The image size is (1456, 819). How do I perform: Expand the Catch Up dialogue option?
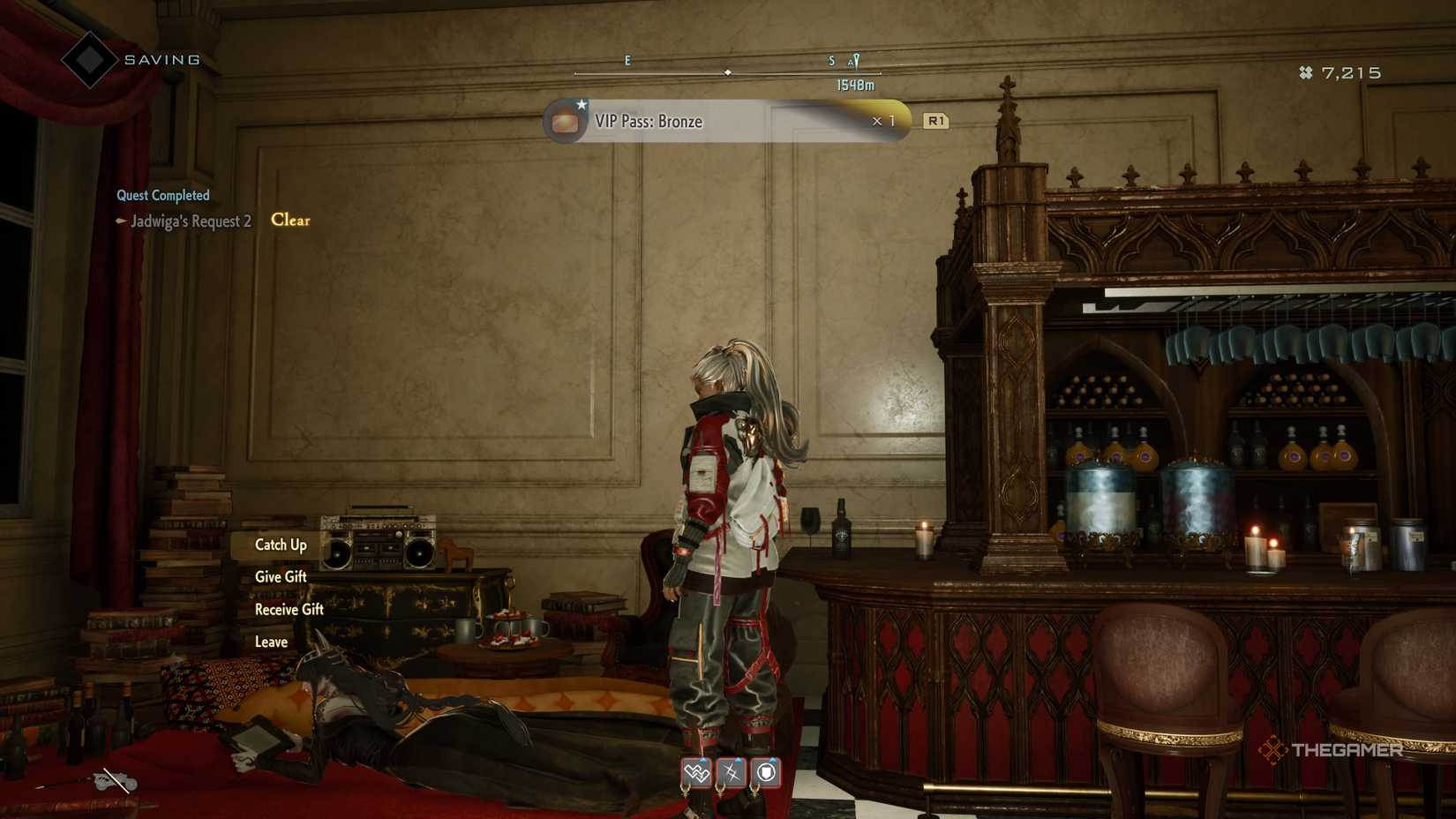click(x=281, y=545)
